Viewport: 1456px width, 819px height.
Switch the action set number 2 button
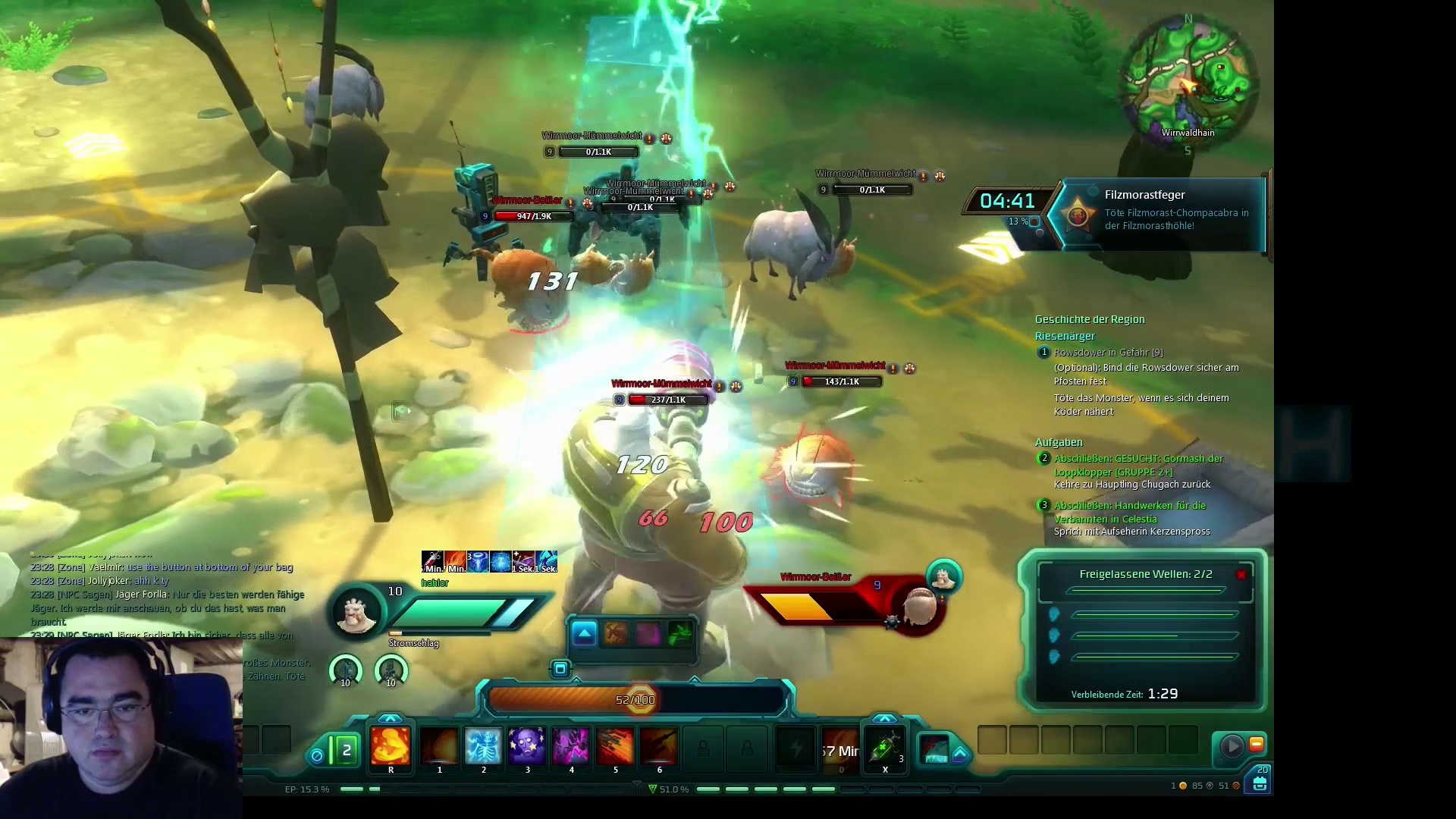[346, 751]
